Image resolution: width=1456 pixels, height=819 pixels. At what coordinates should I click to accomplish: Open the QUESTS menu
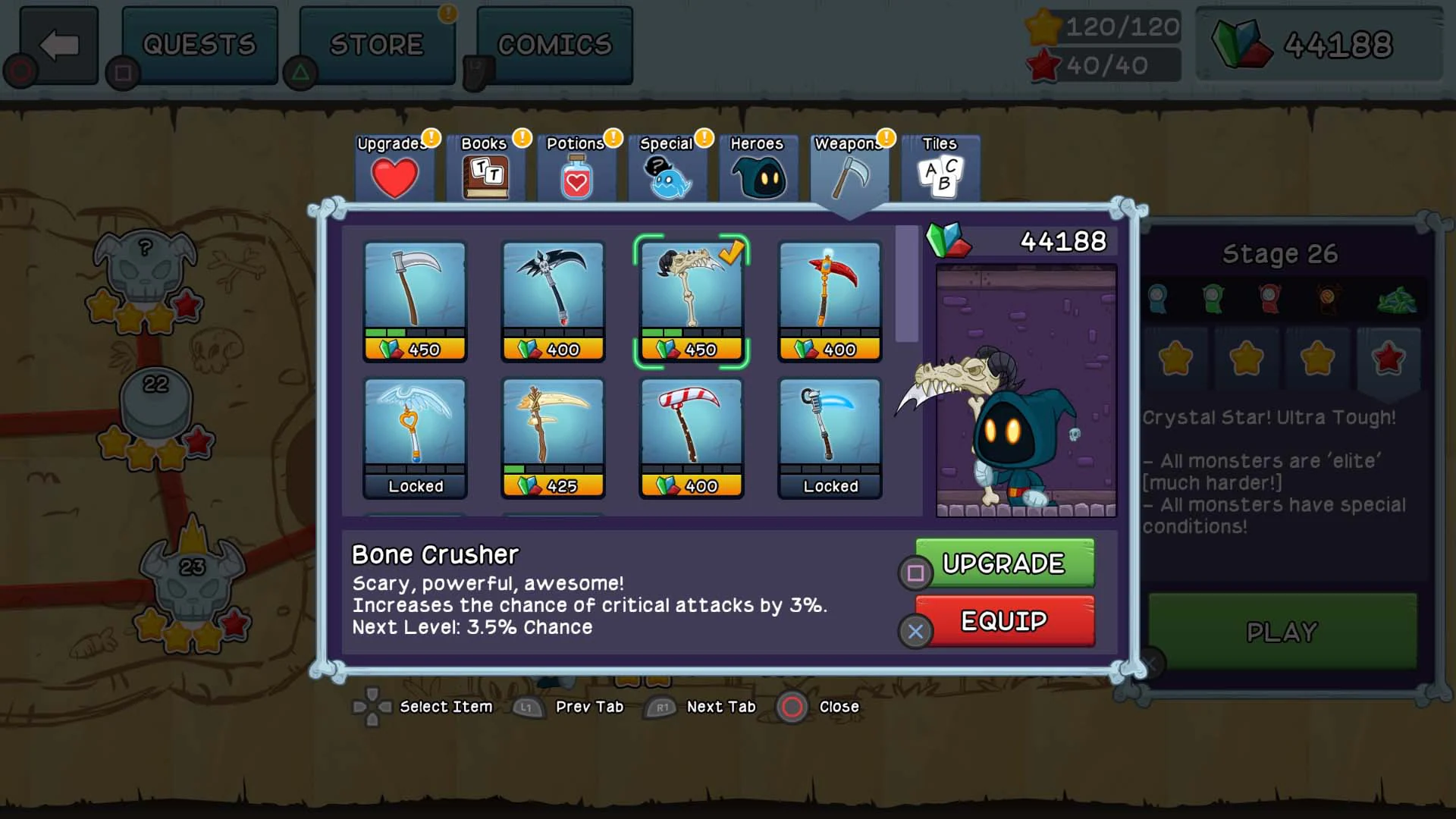pos(199,43)
